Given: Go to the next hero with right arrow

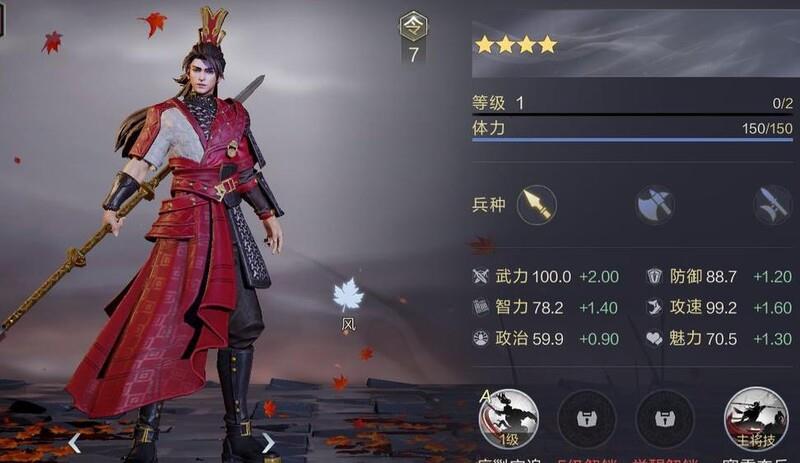Looking at the screenshot, I should 268,442.
